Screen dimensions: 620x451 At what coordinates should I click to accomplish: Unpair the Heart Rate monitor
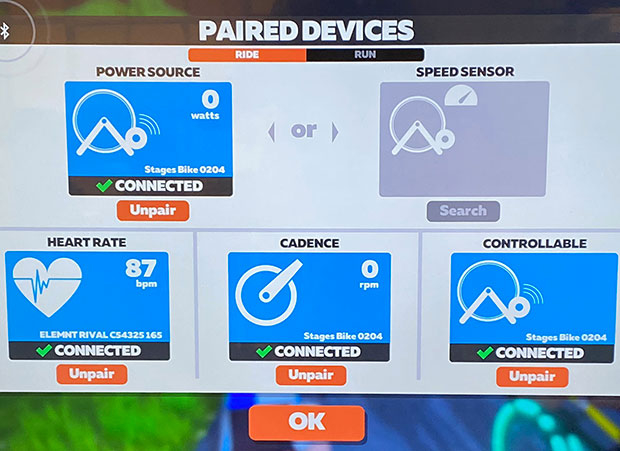point(91,375)
